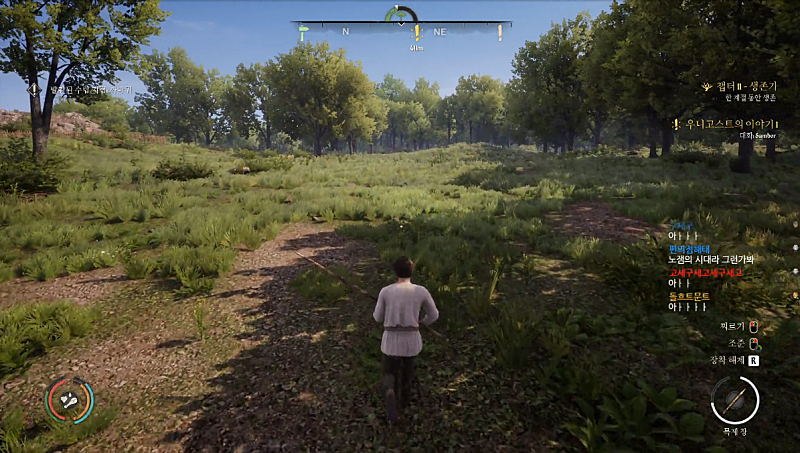The height and width of the screenshot is (453, 800).
Task: Select the orange username in the chat overlay
Action: tap(690, 297)
